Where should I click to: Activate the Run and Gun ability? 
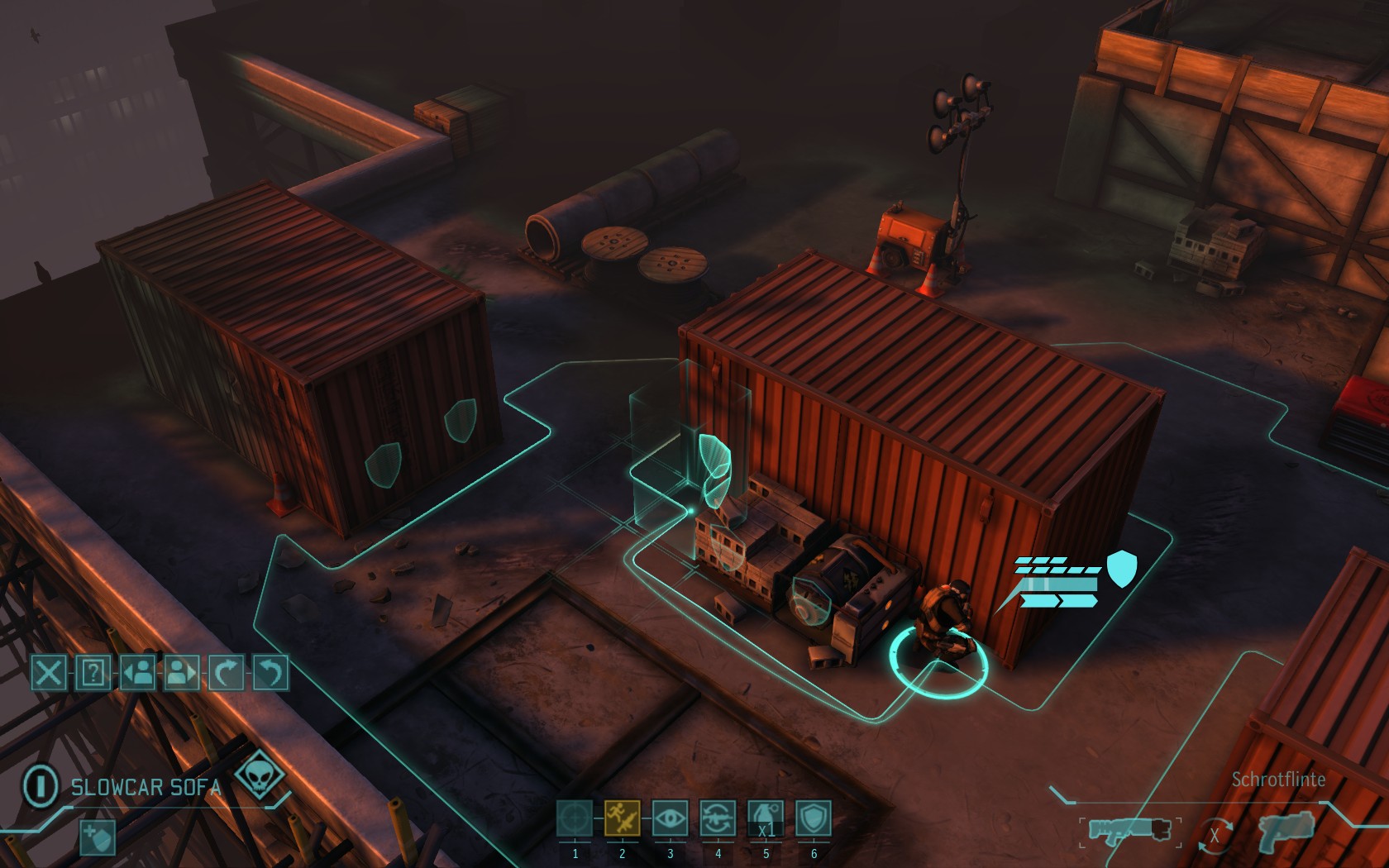pos(623,818)
